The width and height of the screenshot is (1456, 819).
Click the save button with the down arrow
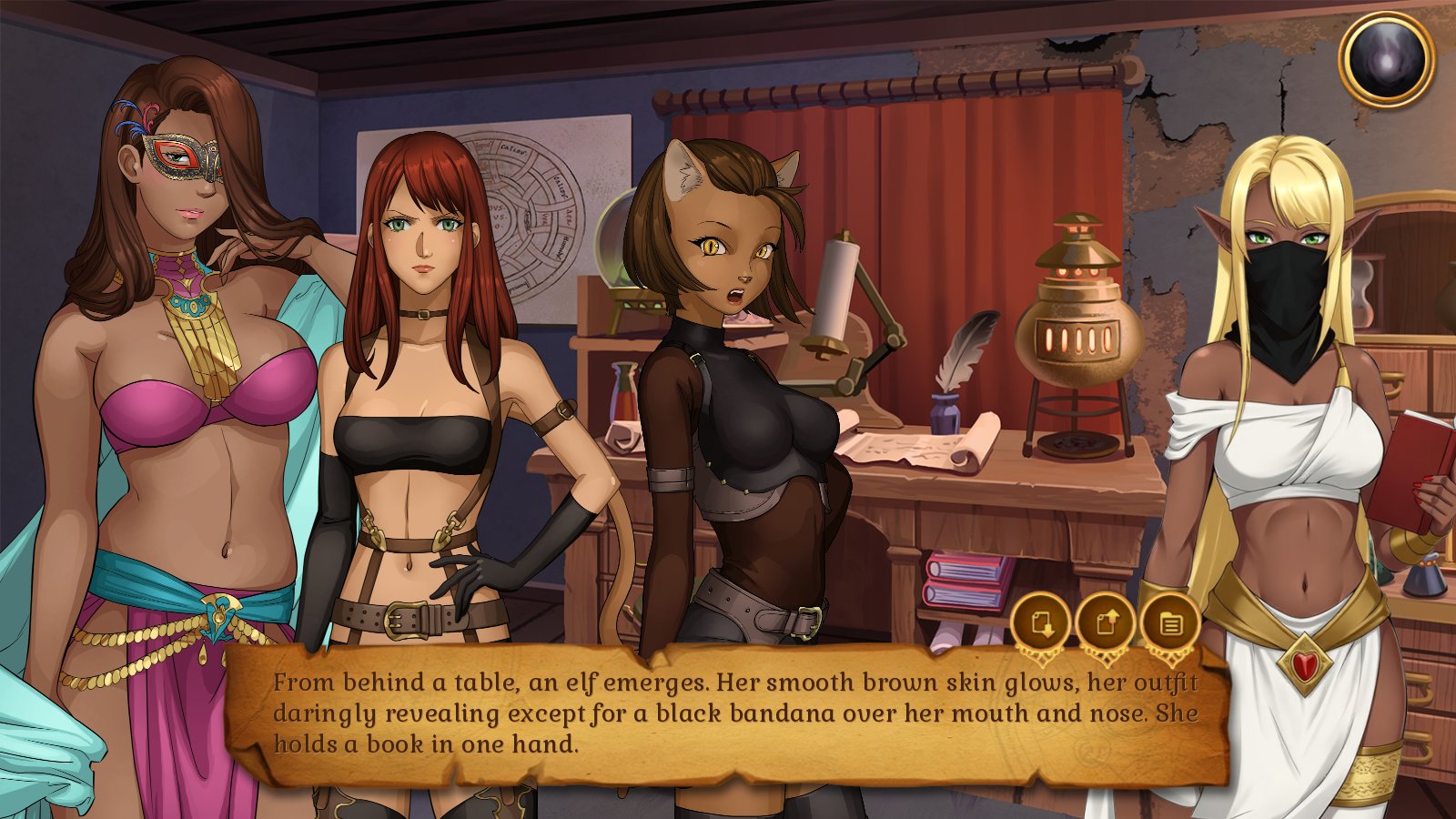[x=1040, y=623]
